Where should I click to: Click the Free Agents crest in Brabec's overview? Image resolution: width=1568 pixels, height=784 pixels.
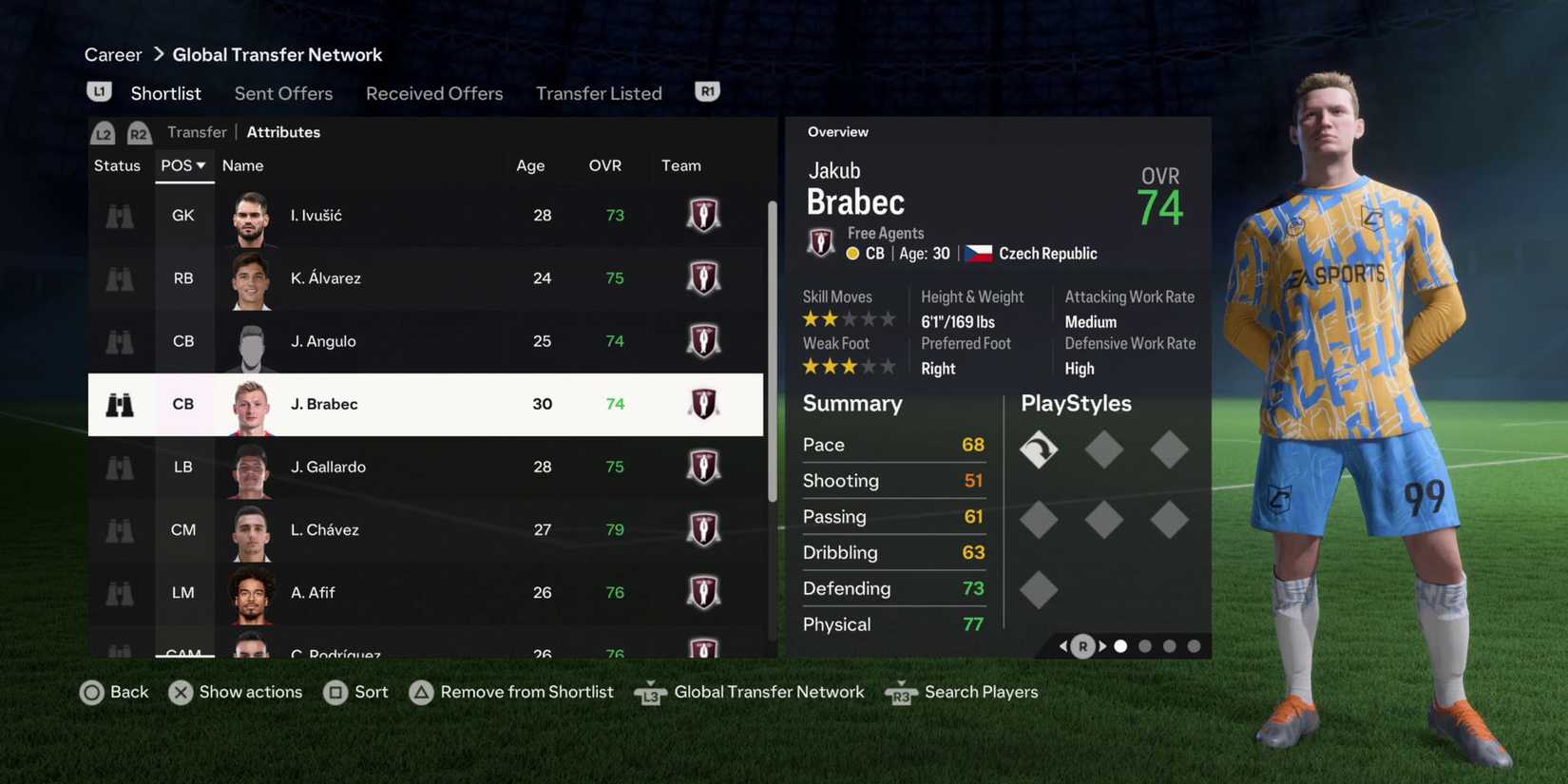[821, 242]
